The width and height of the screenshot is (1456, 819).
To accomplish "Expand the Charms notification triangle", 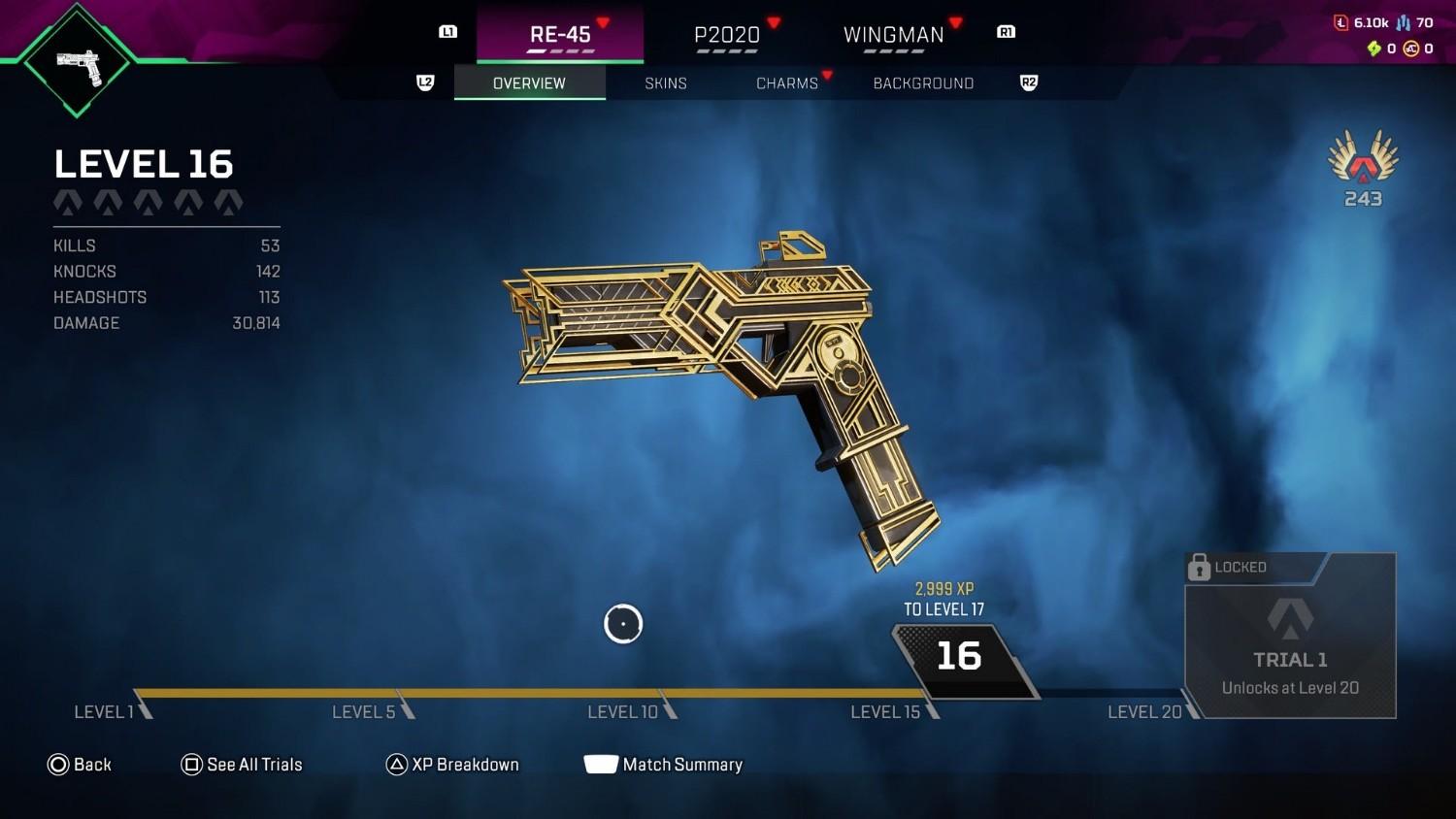I will (x=828, y=74).
